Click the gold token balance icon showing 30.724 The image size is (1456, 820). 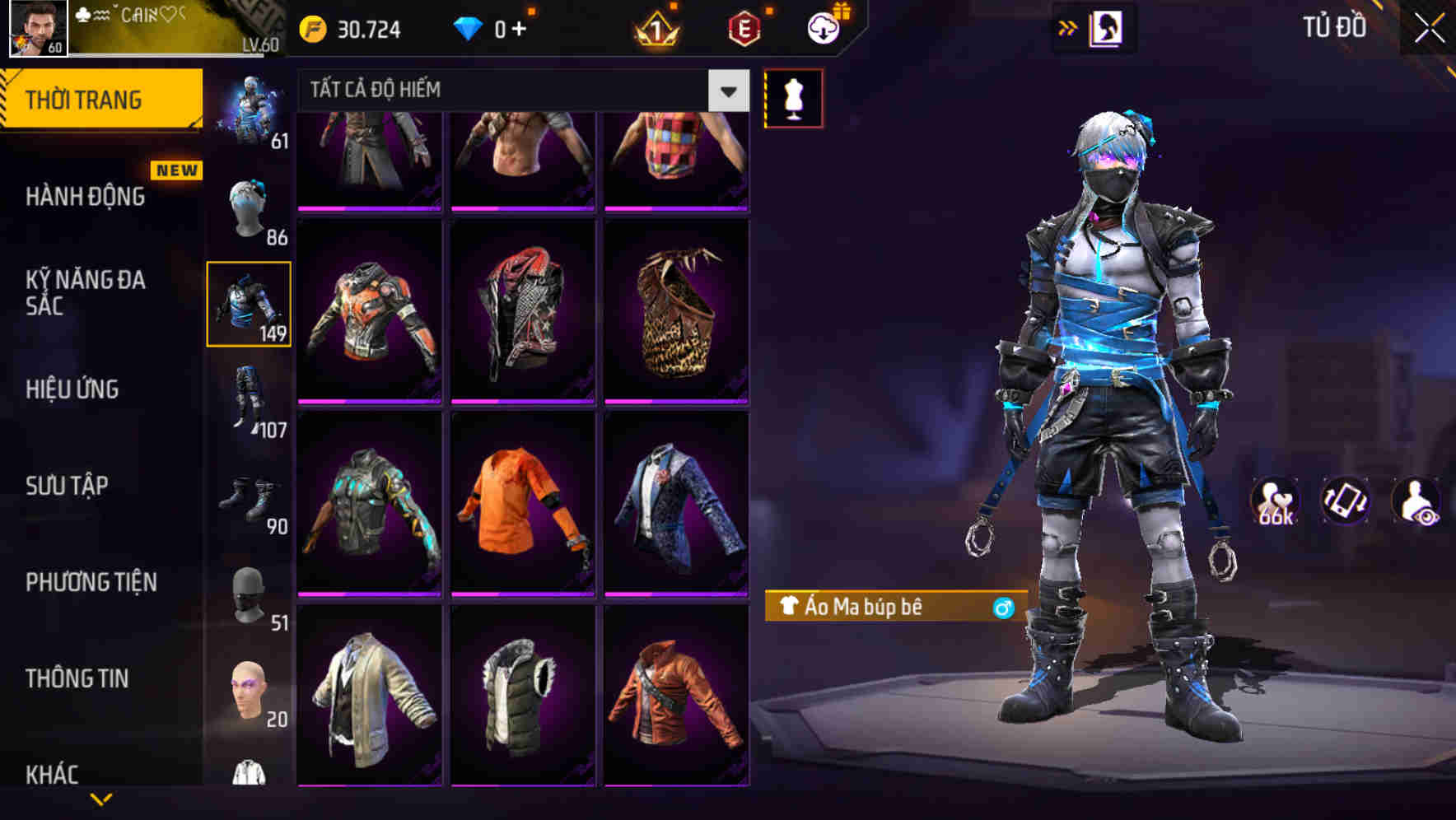(315, 28)
